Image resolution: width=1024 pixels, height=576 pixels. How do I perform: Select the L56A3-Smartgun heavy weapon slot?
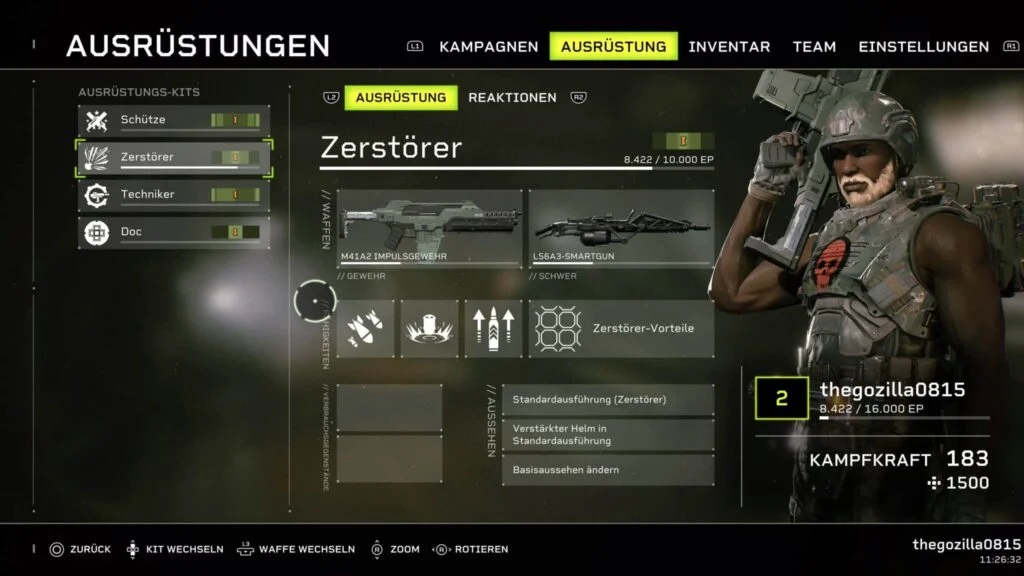tap(621, 229)
